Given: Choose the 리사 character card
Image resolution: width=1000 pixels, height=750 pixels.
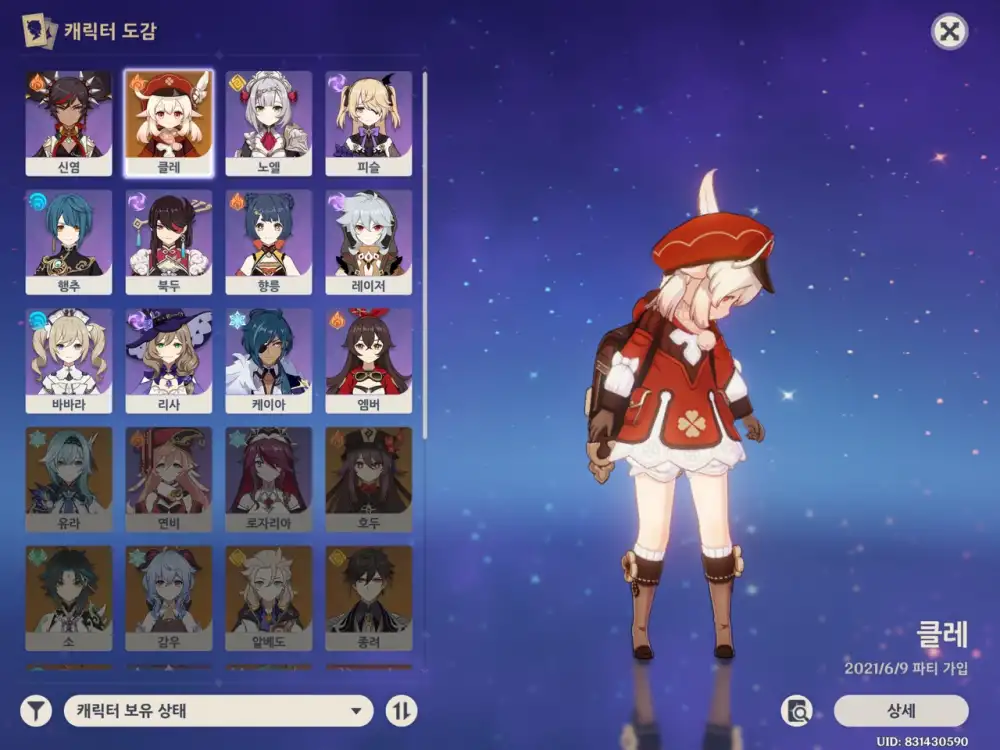Looking at the screenshot, I should [169, 360].
